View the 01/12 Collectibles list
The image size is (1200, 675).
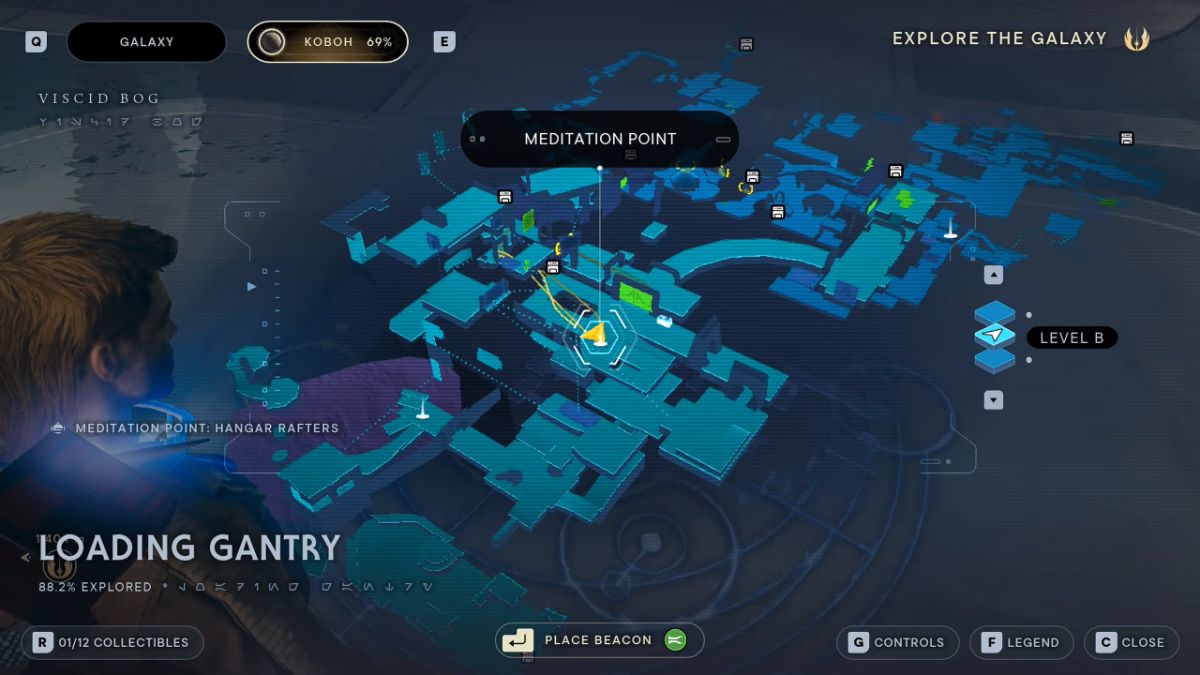pos(111,642)
